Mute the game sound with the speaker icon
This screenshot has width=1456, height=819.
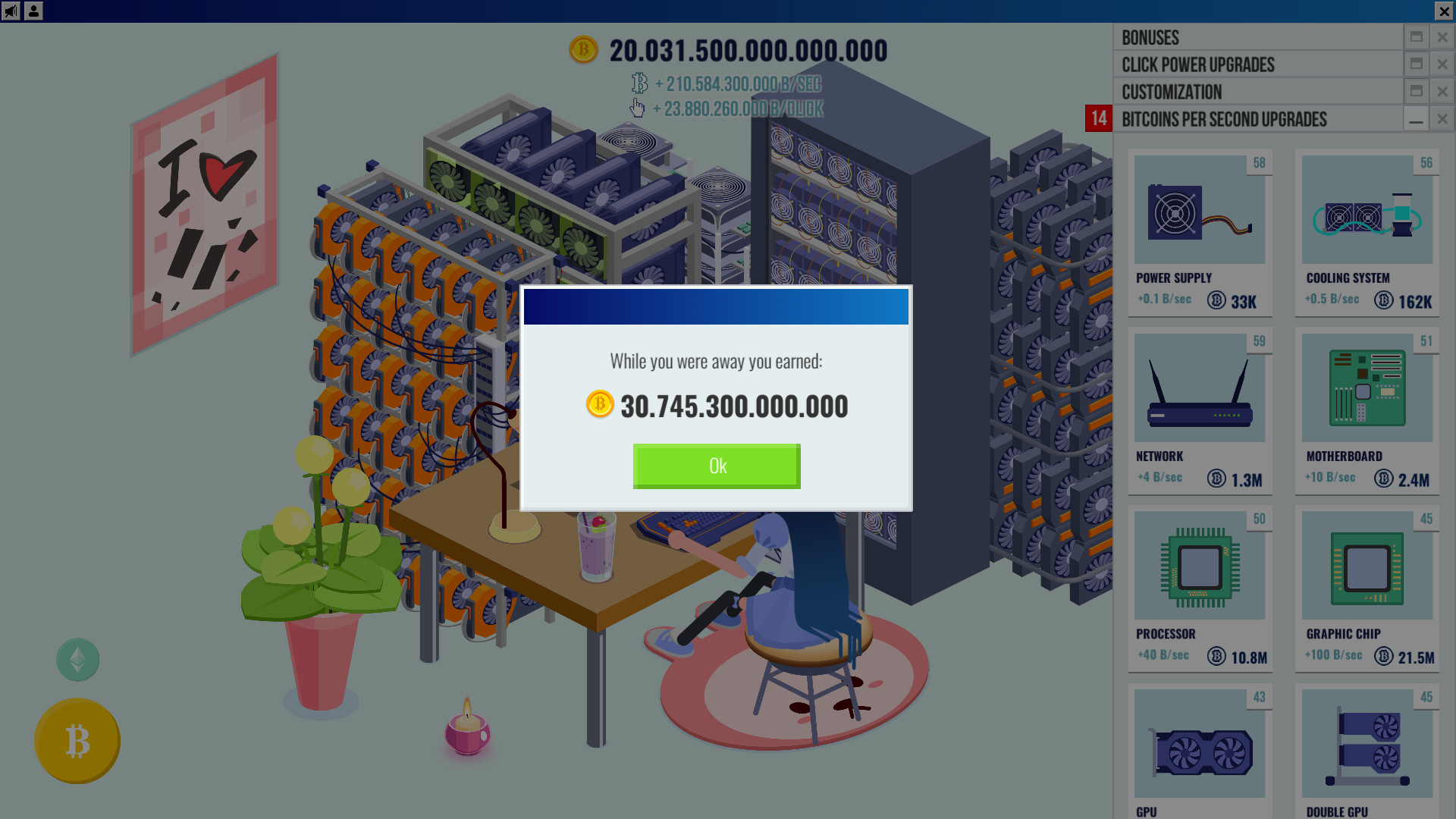point(11,11)
